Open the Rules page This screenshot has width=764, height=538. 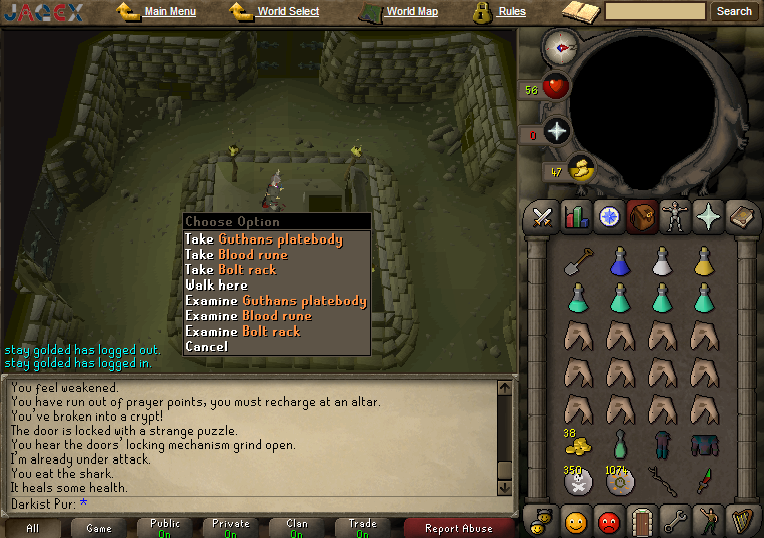[511, 12]
